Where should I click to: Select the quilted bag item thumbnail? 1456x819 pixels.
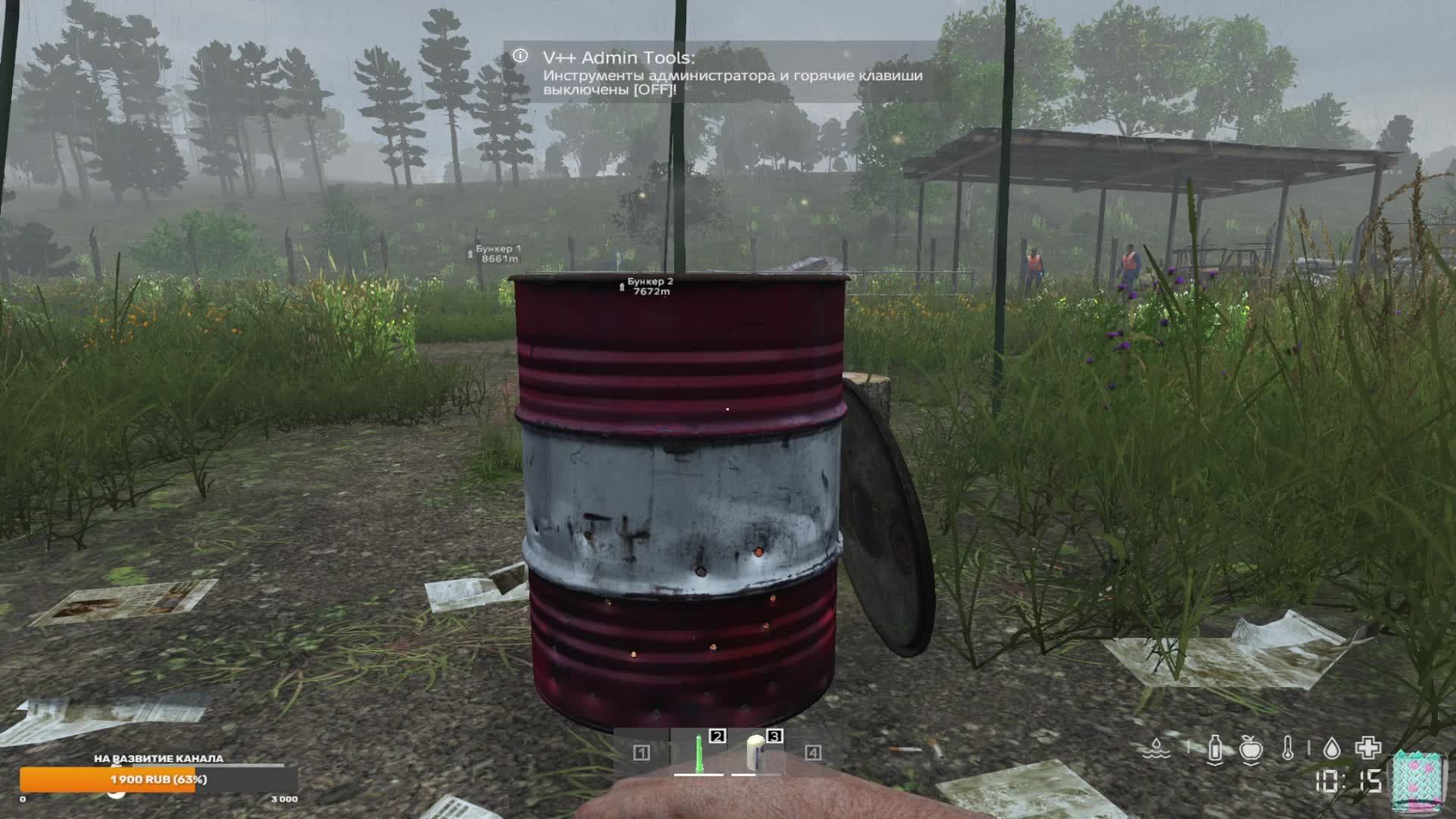coord(1417,781)
